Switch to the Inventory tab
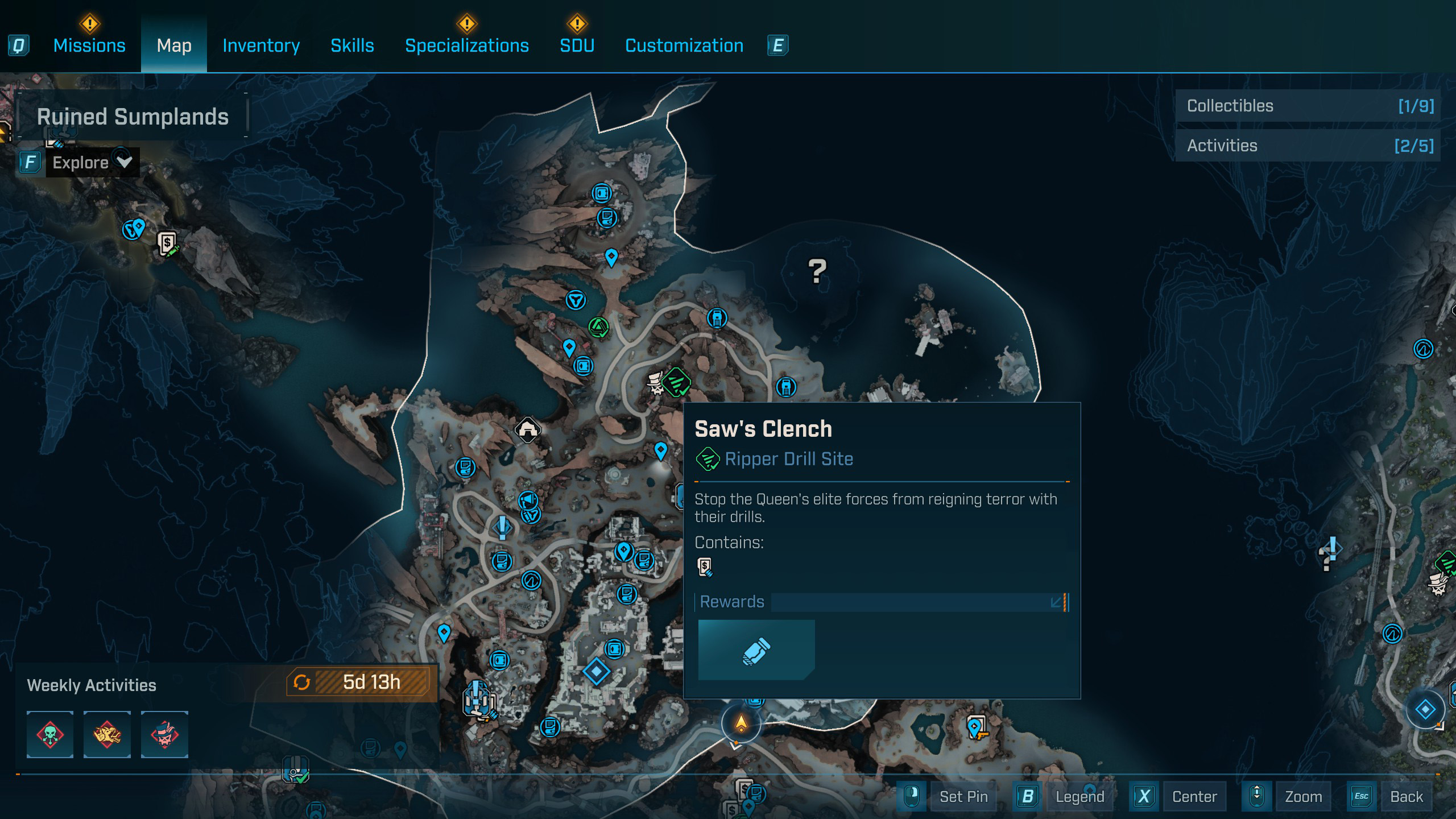The width and height of the screenshot is (1456, 819). click(261, 45)
